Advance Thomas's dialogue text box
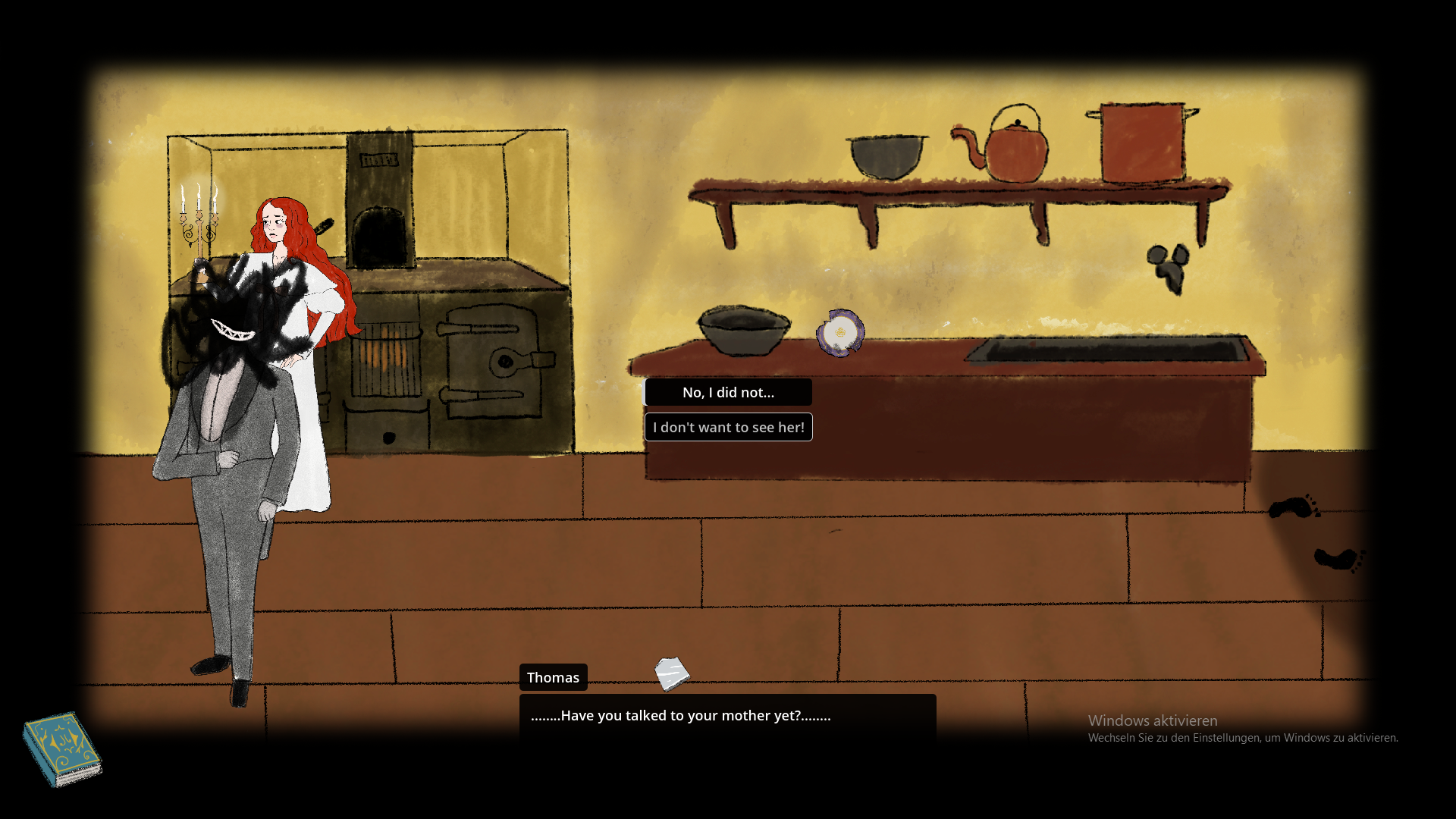Screen dimensions: 1456x819 [x=726, y=716]
